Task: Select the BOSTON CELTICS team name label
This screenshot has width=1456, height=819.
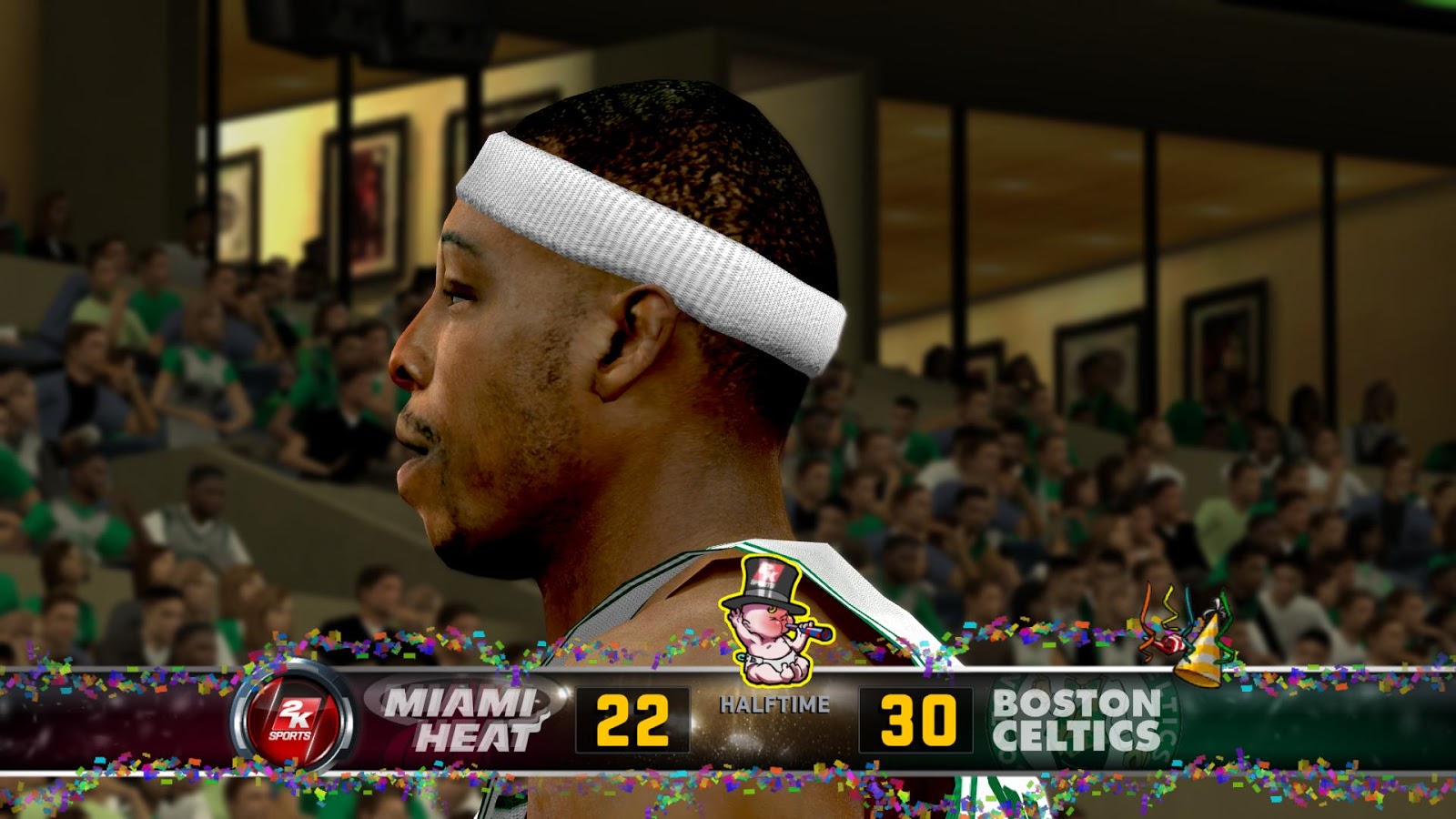Action: pos(1074,719)
